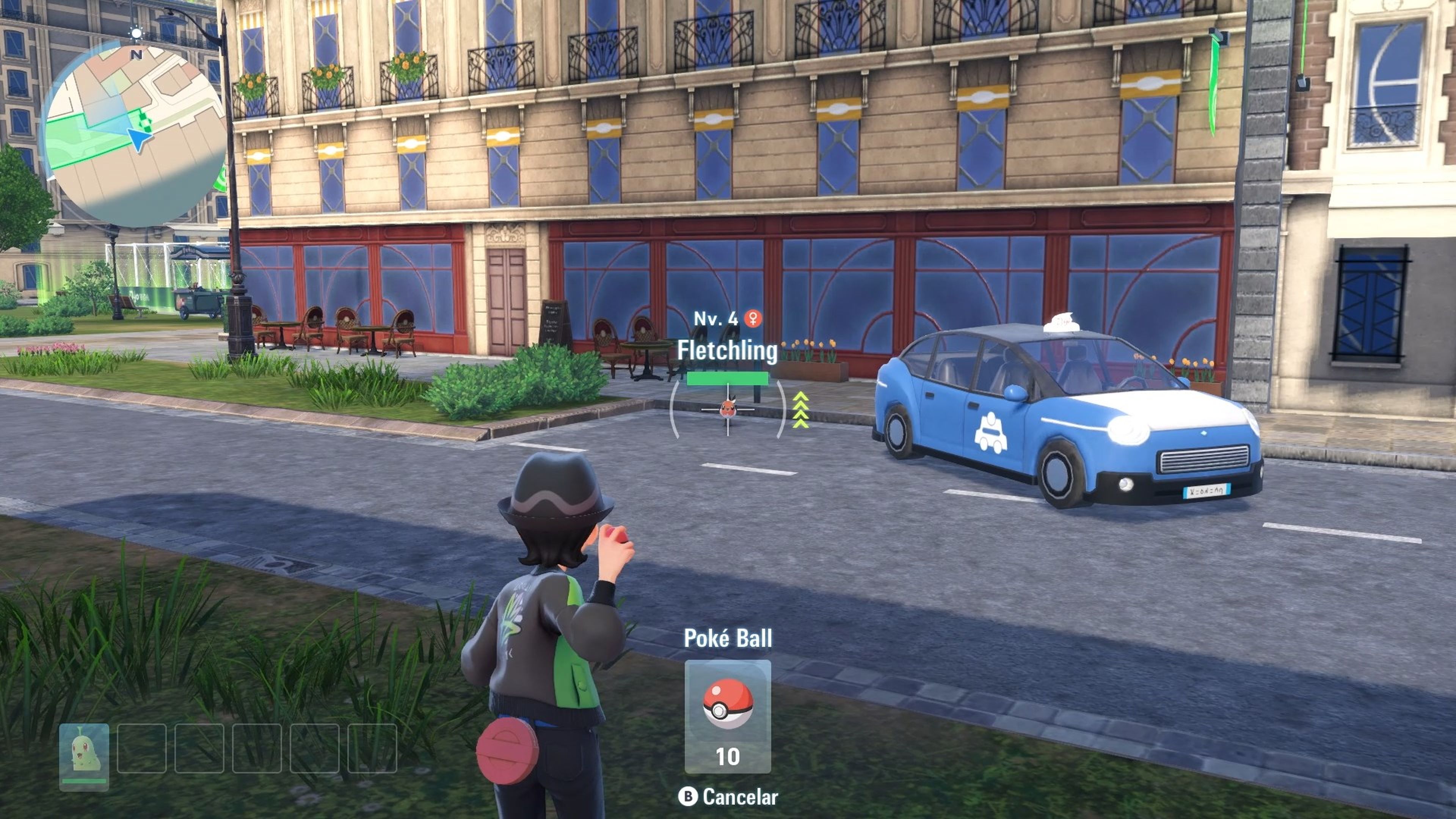Viewport: 1456px width, 819px height.
Task: Open the circular minimap
Action: pos(135,136)
